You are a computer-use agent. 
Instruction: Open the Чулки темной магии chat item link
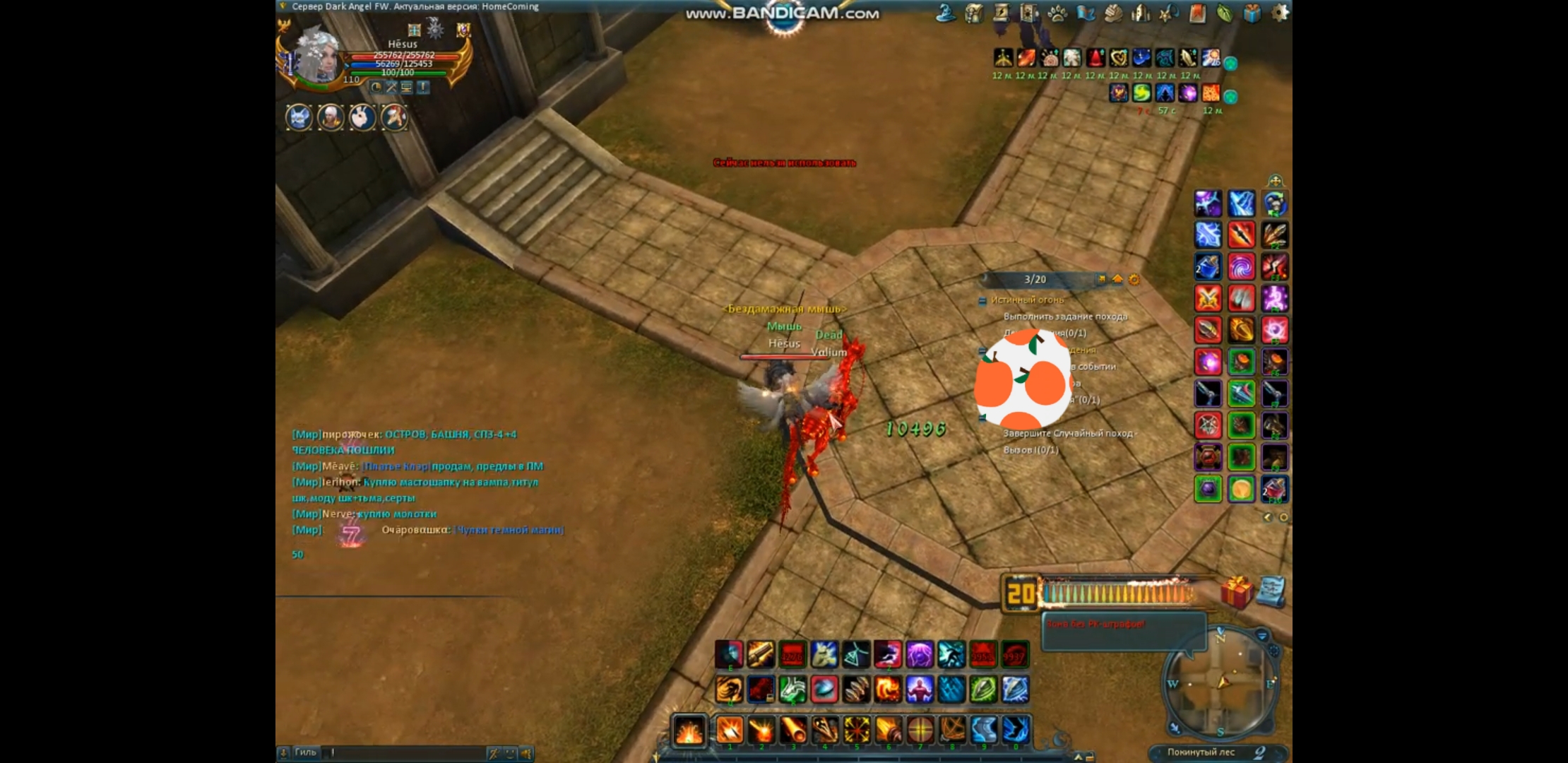[x=509, y=530]
